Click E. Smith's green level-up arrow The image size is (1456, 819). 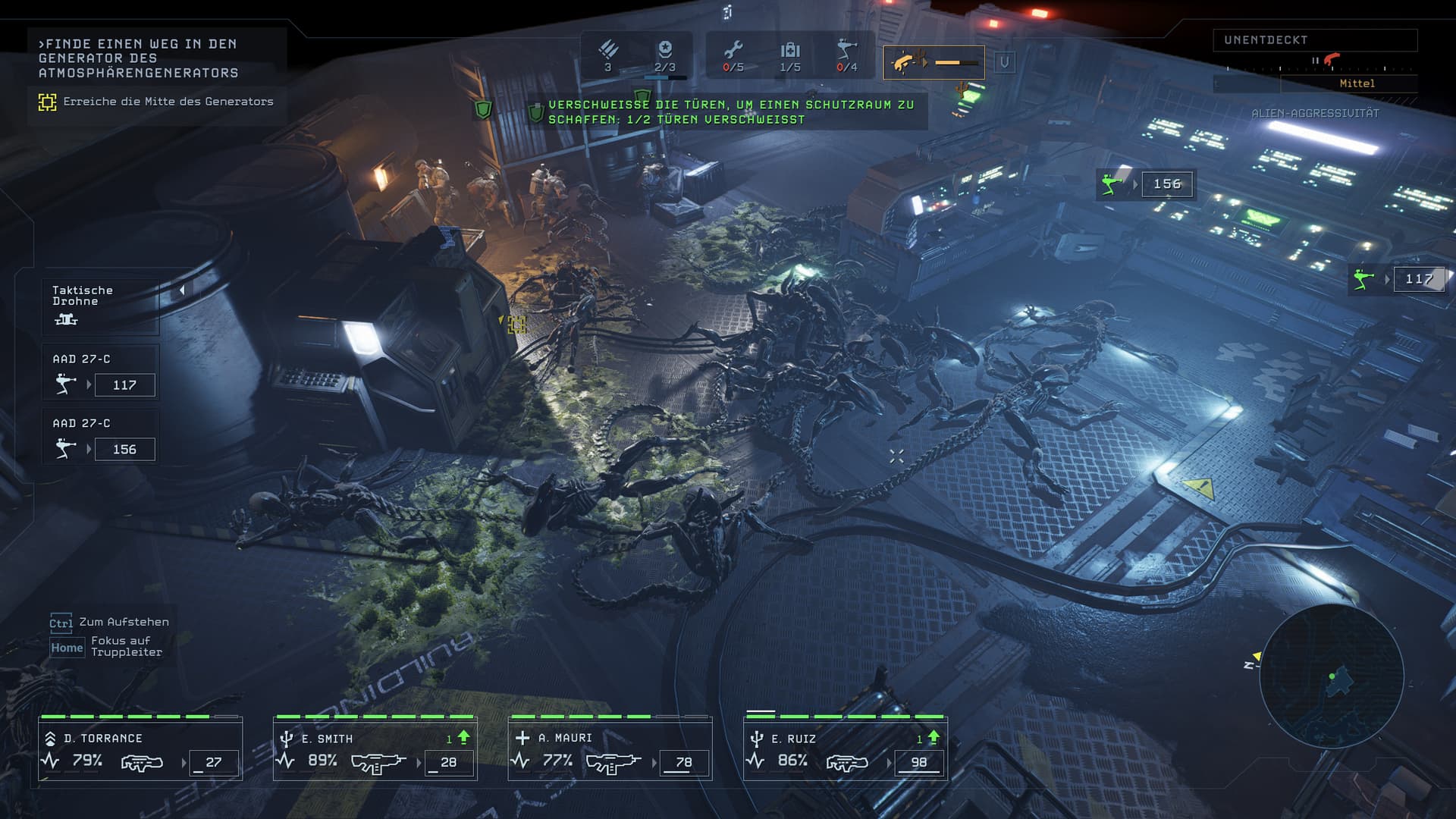(463, 737)
